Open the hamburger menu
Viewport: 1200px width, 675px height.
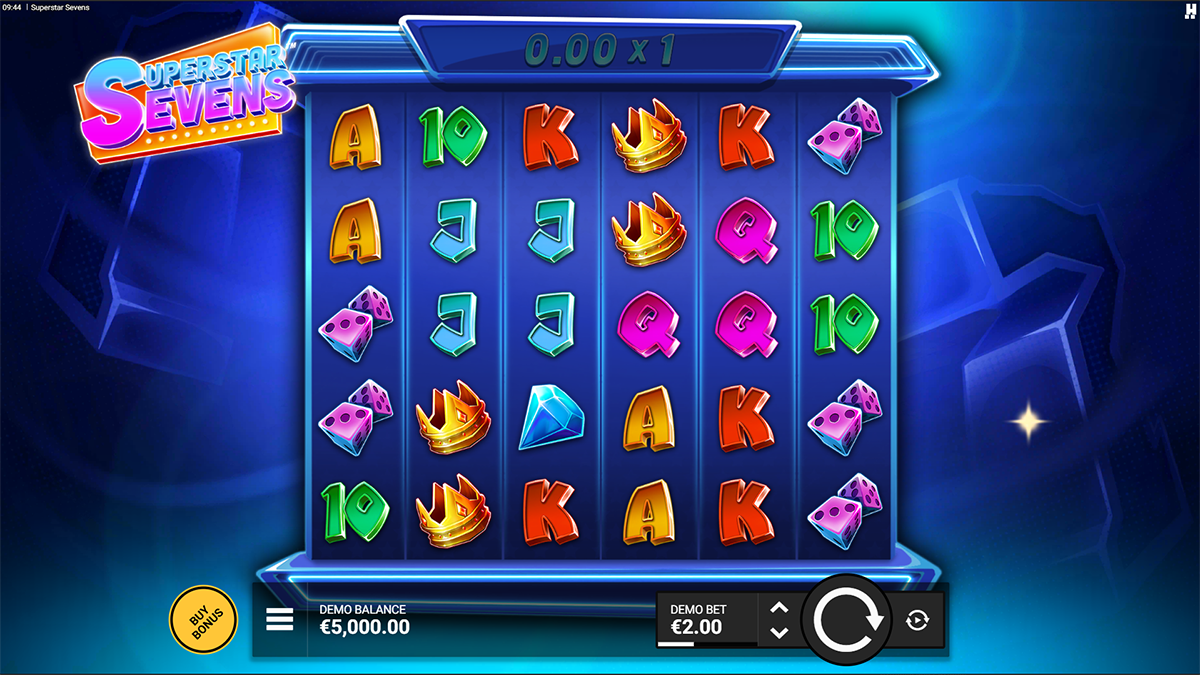click(x=280, y=620)
